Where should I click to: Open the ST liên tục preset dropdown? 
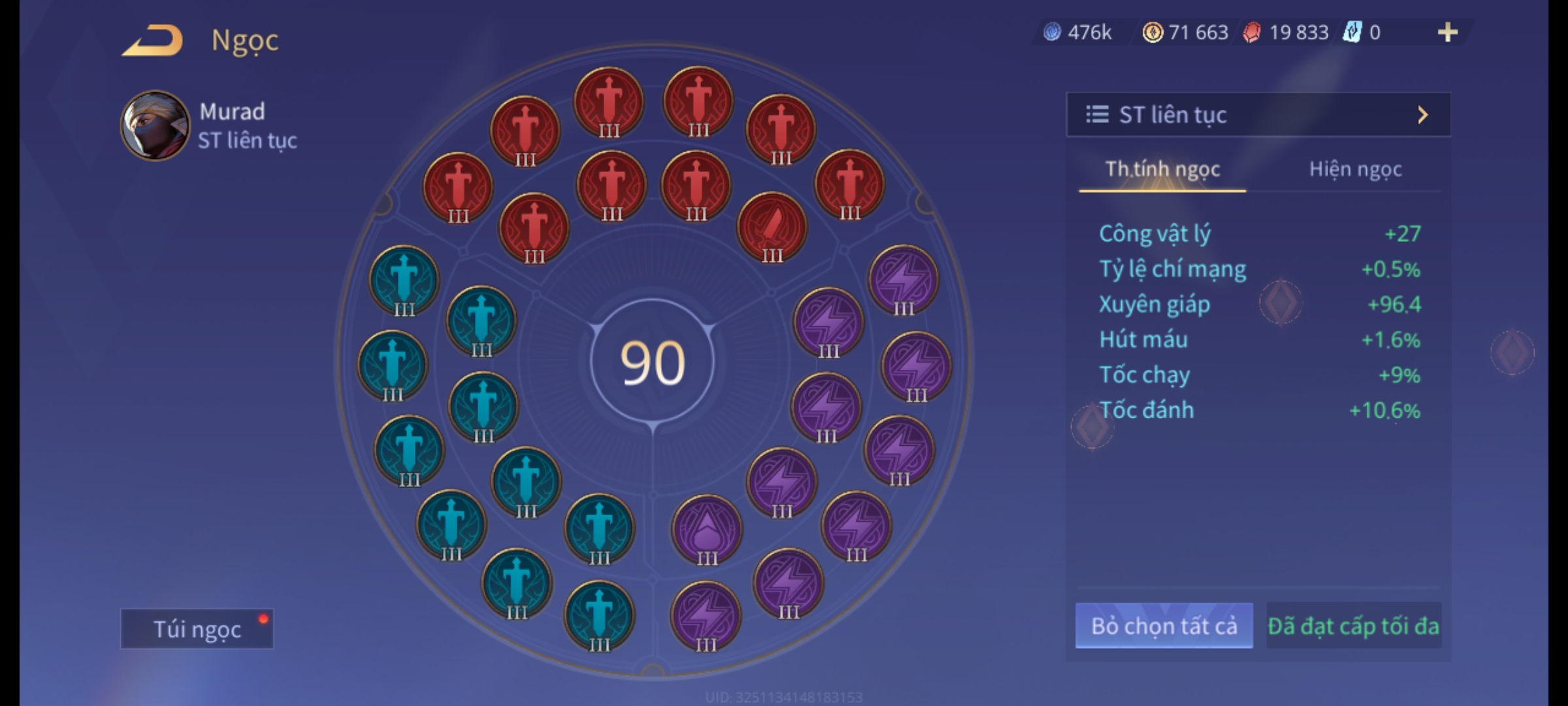[1258, 115]
